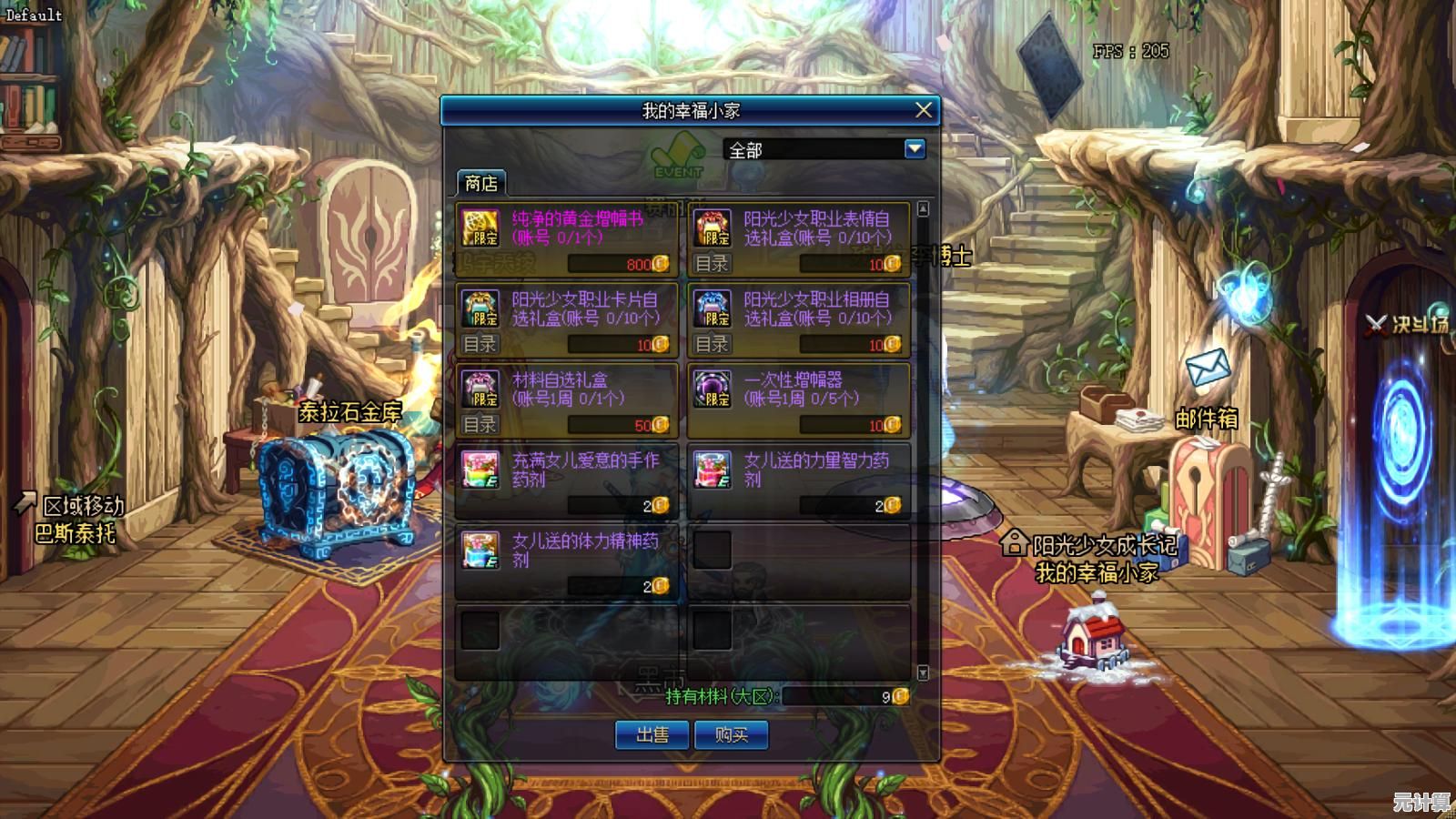Screen dimensions: 1456x819
Task: Close the 我的幸福小家 shop window
Action: 923,110
